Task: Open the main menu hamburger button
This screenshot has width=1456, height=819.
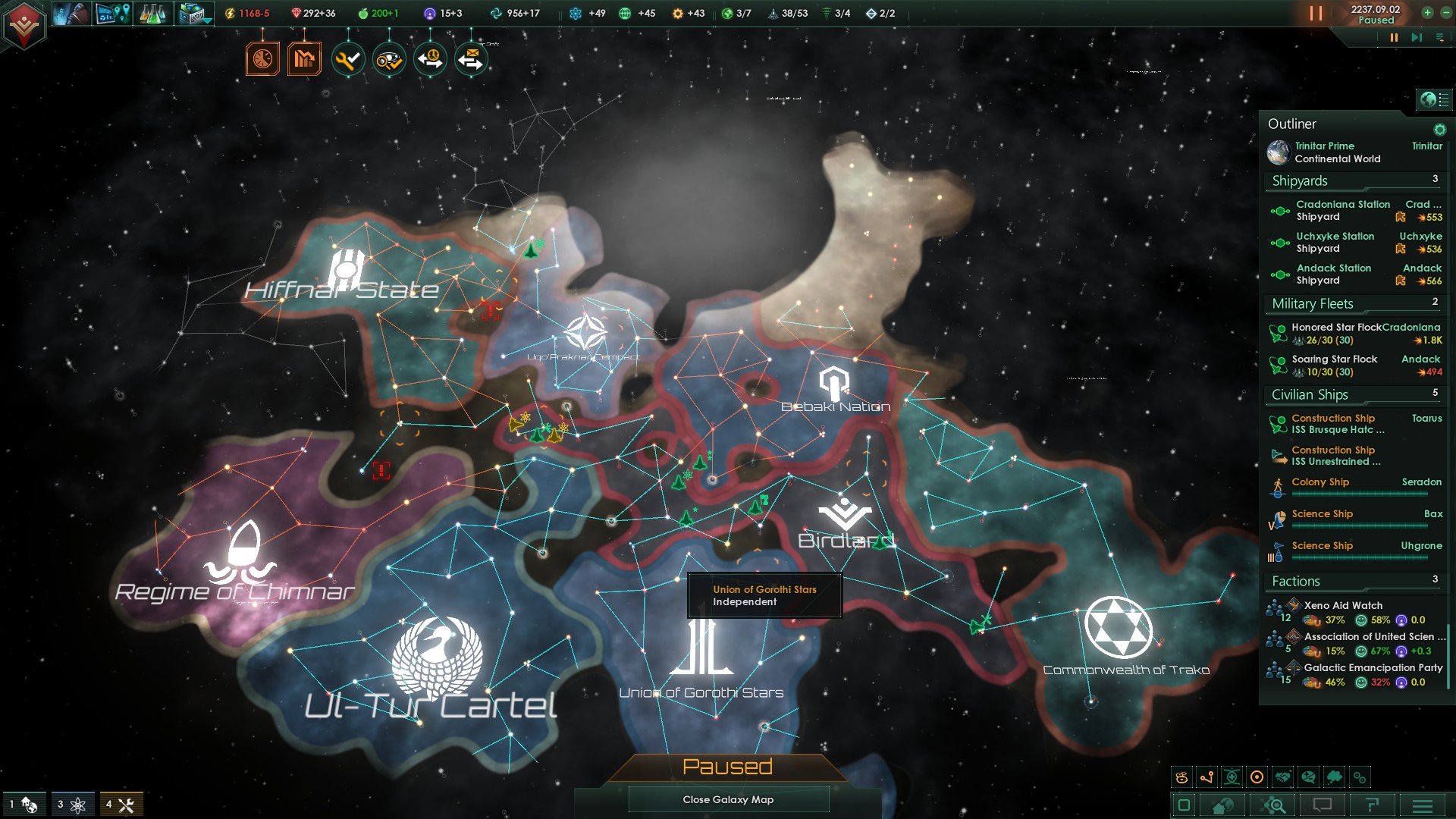Action: pyautogui.click(x=1423, y=805)
